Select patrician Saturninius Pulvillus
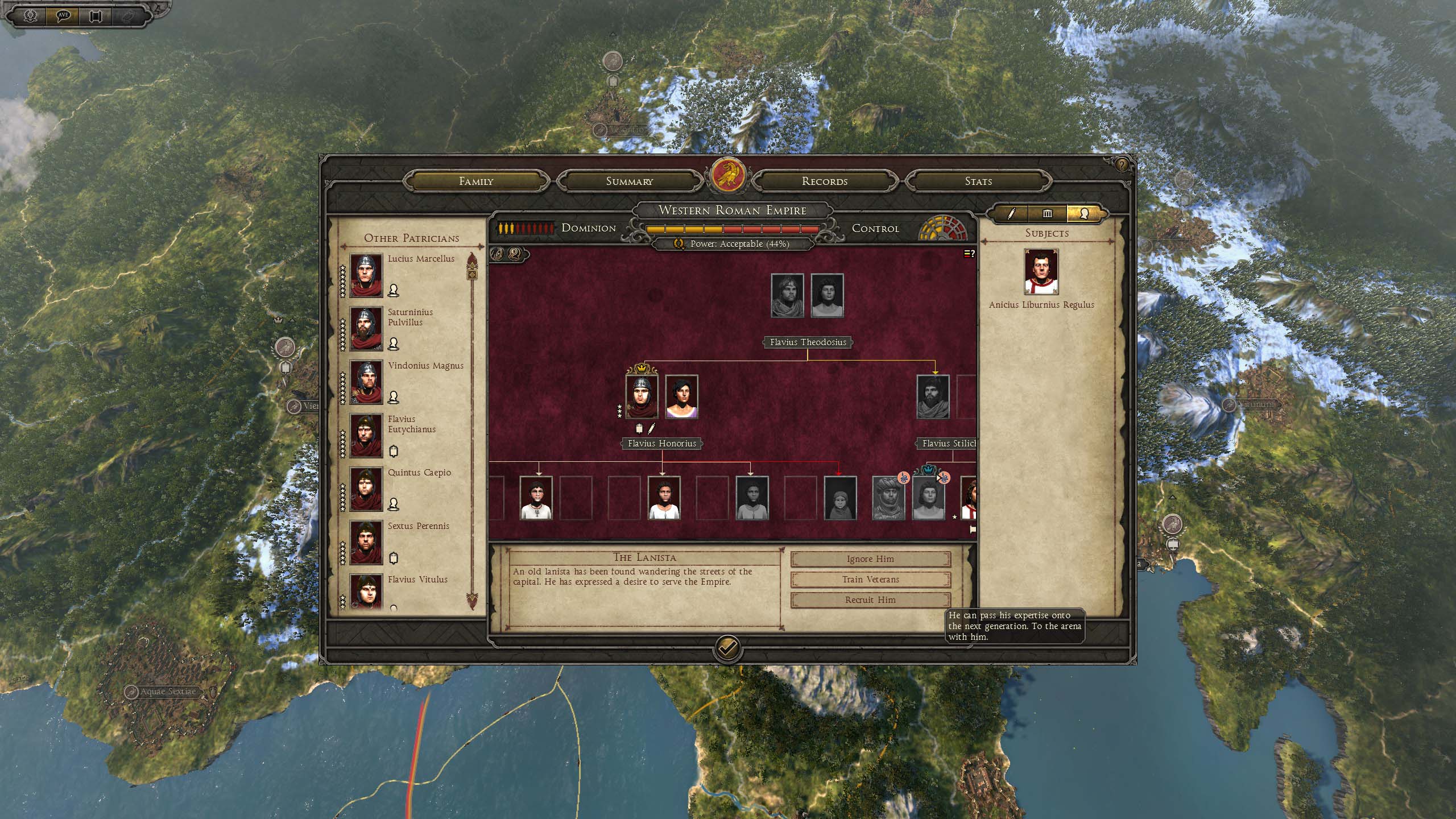This screenshot has height=819, width=1456. (x=366, y=329)
